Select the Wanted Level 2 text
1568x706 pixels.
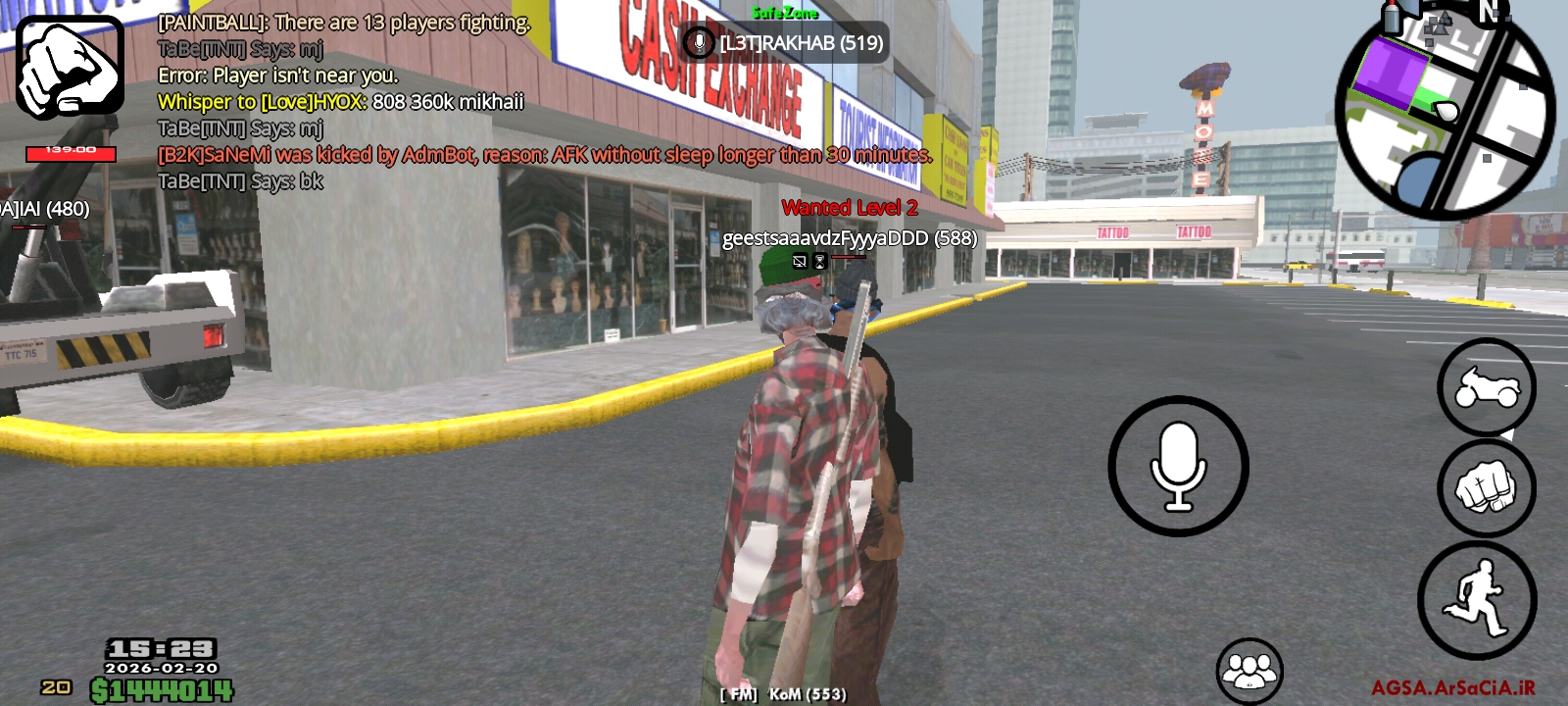(x=849, y=208)
